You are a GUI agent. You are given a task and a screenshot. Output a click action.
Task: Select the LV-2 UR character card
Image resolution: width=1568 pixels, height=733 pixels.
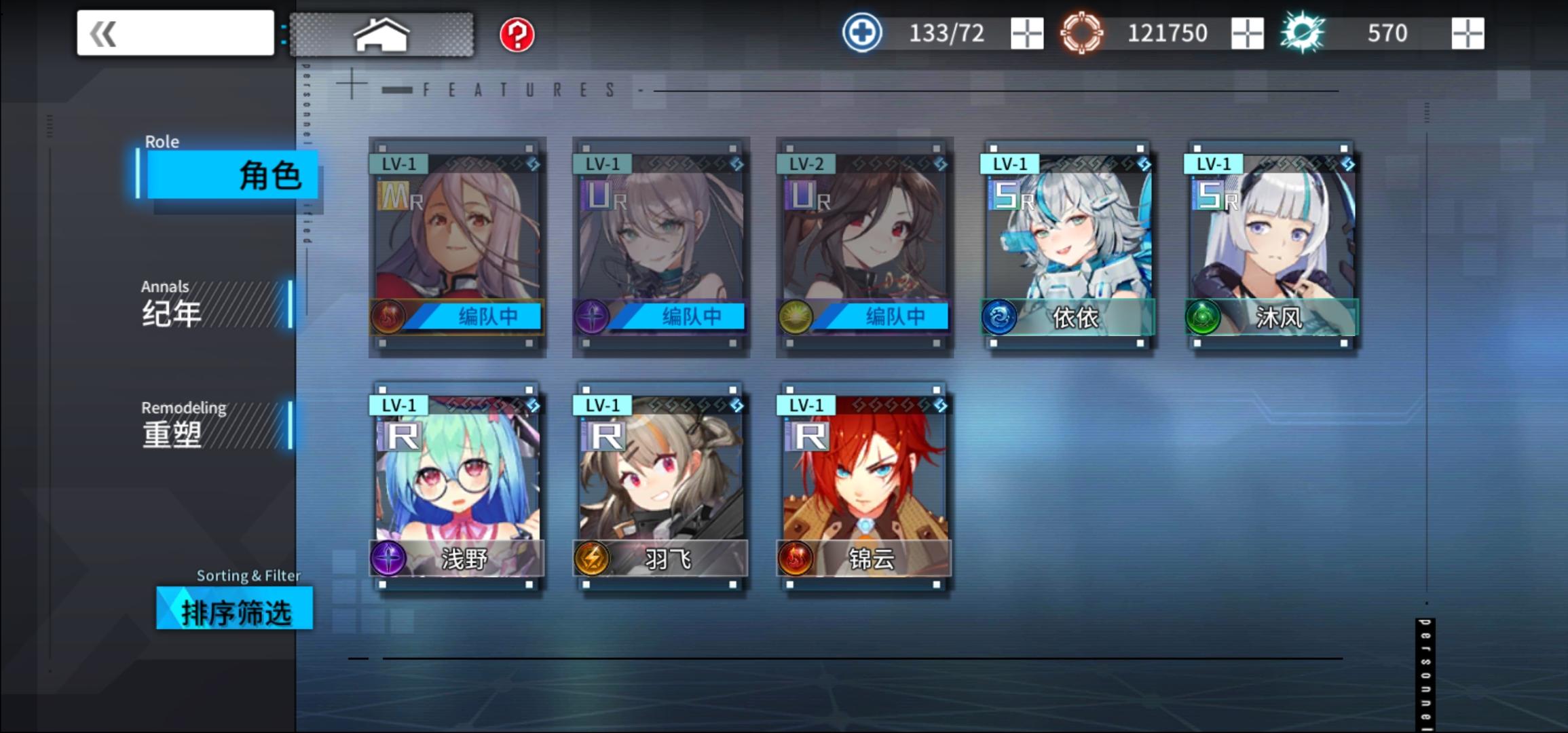click(863, 248)
